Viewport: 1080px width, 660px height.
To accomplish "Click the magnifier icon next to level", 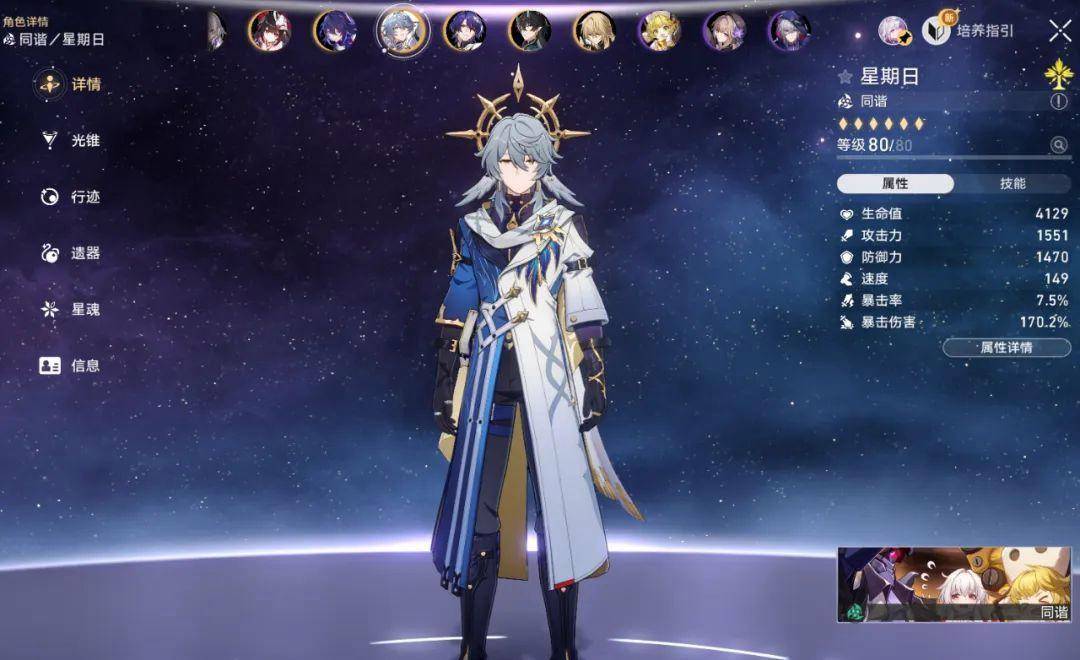I will coord(1058,145).
